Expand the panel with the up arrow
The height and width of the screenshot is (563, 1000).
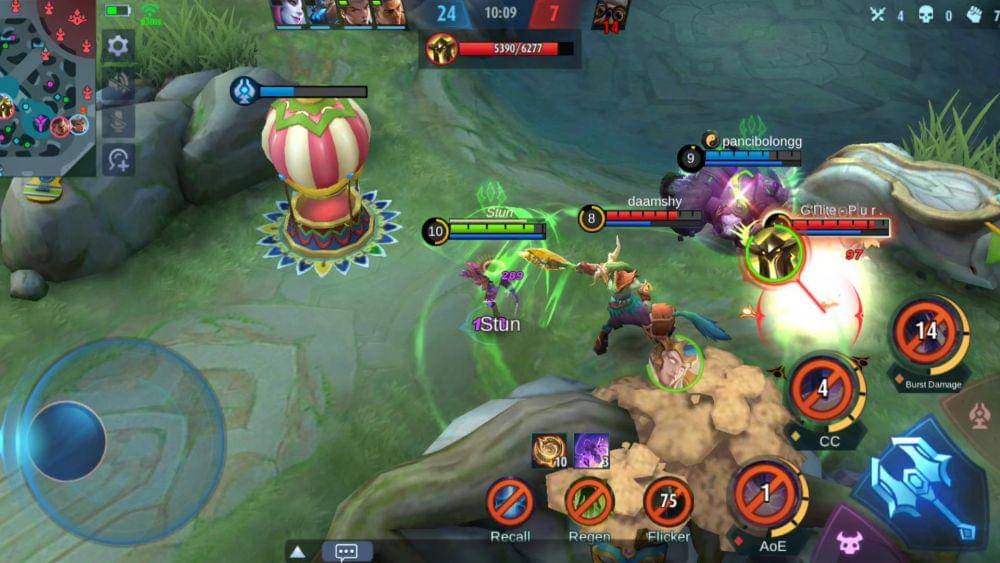297,551
